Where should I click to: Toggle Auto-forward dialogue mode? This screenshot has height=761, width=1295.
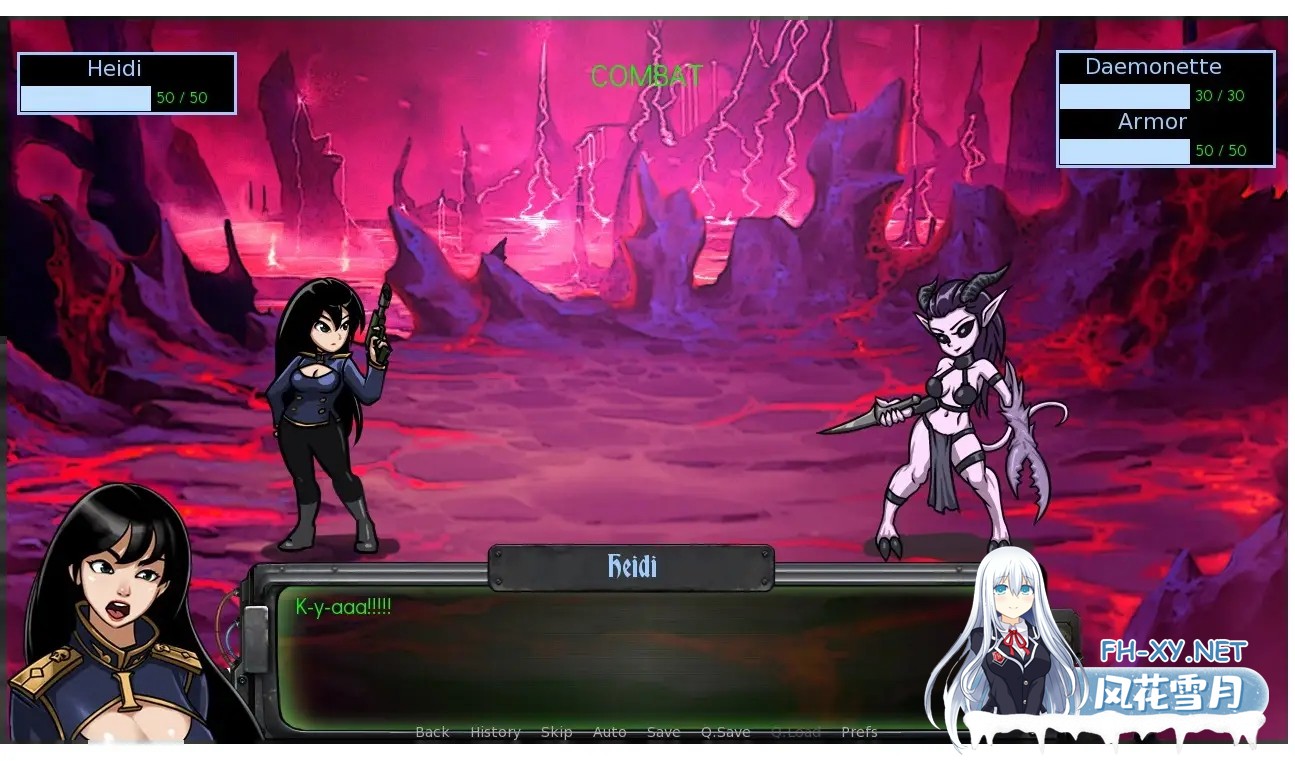tap(609, 732)
